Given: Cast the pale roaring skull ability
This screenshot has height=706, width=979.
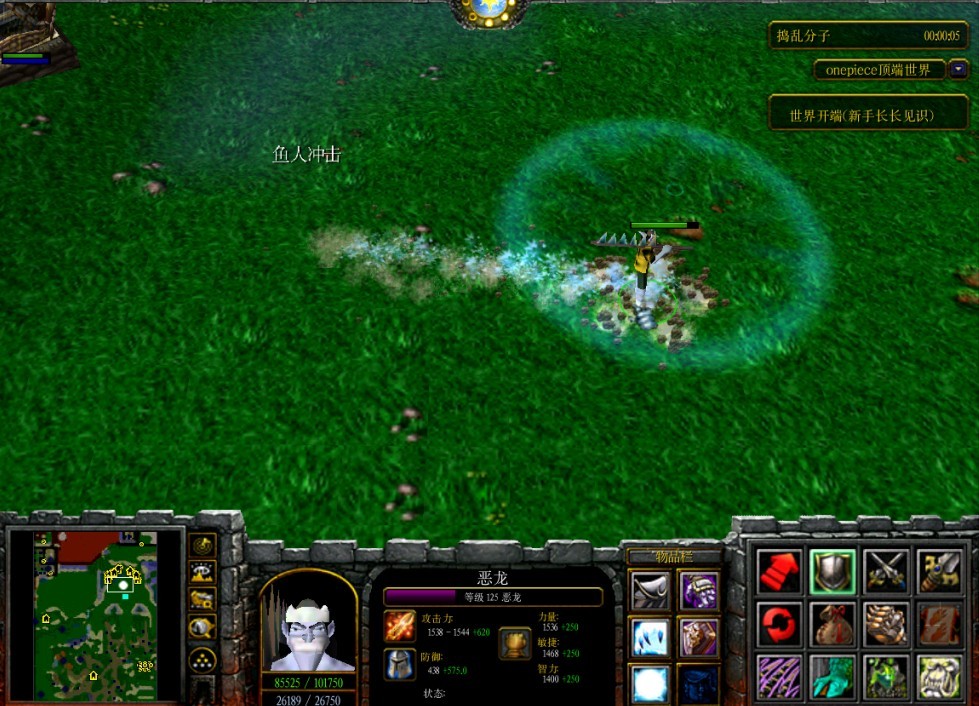Looking at the screenshot, I should coord(938,677).
